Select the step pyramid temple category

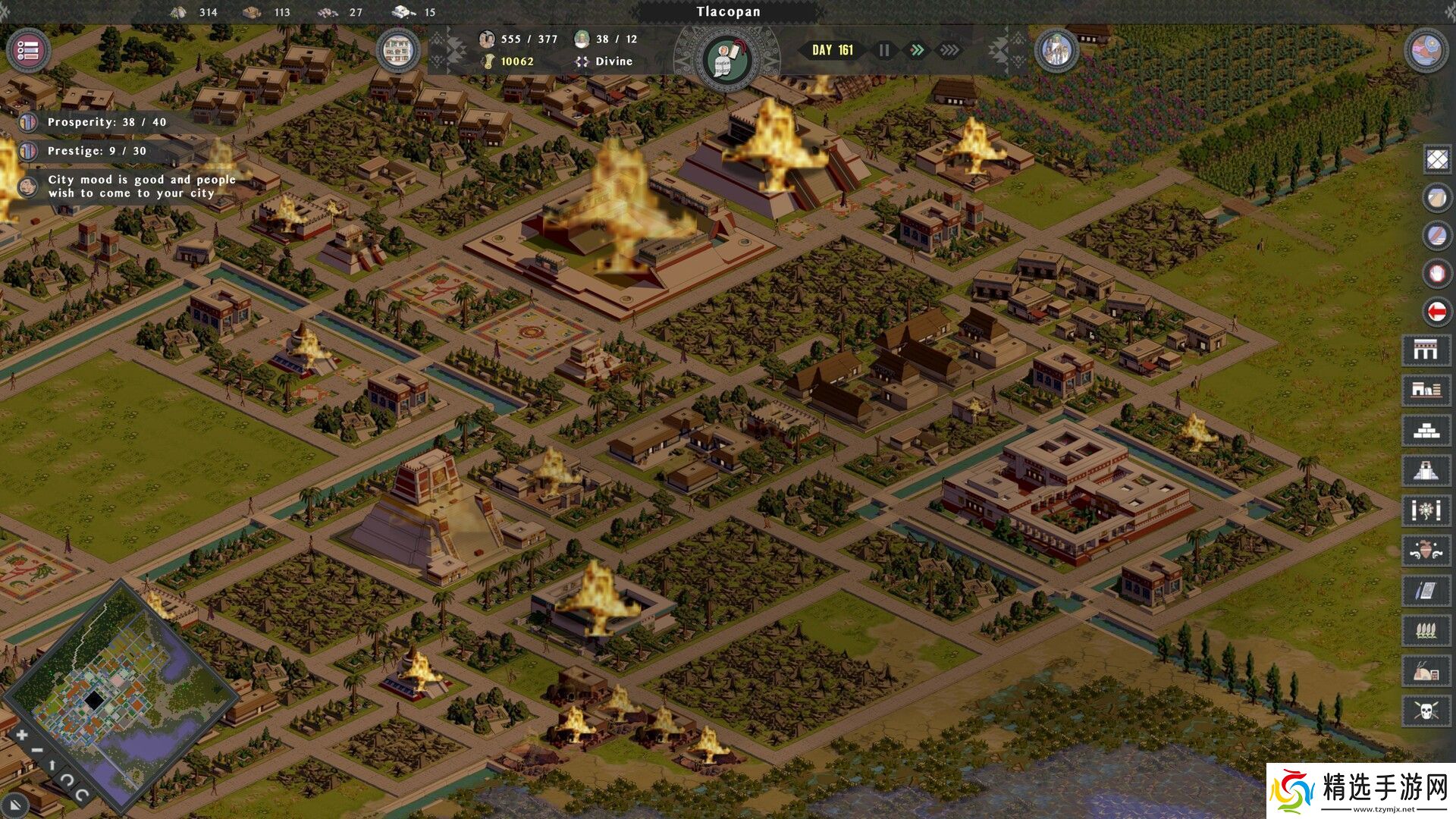click(x=1426, y=471)
